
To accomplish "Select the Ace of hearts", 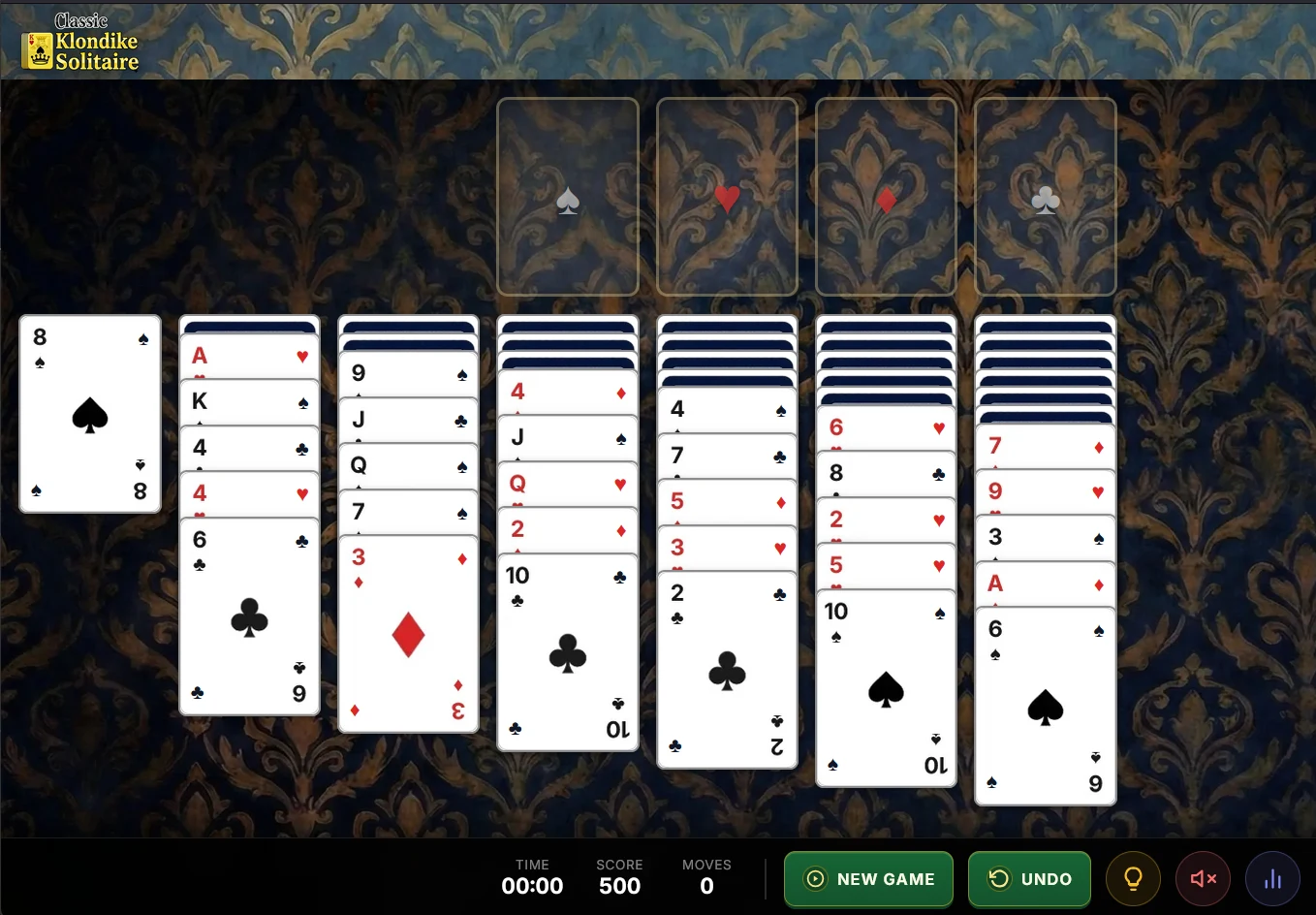I will coord(249,355).
